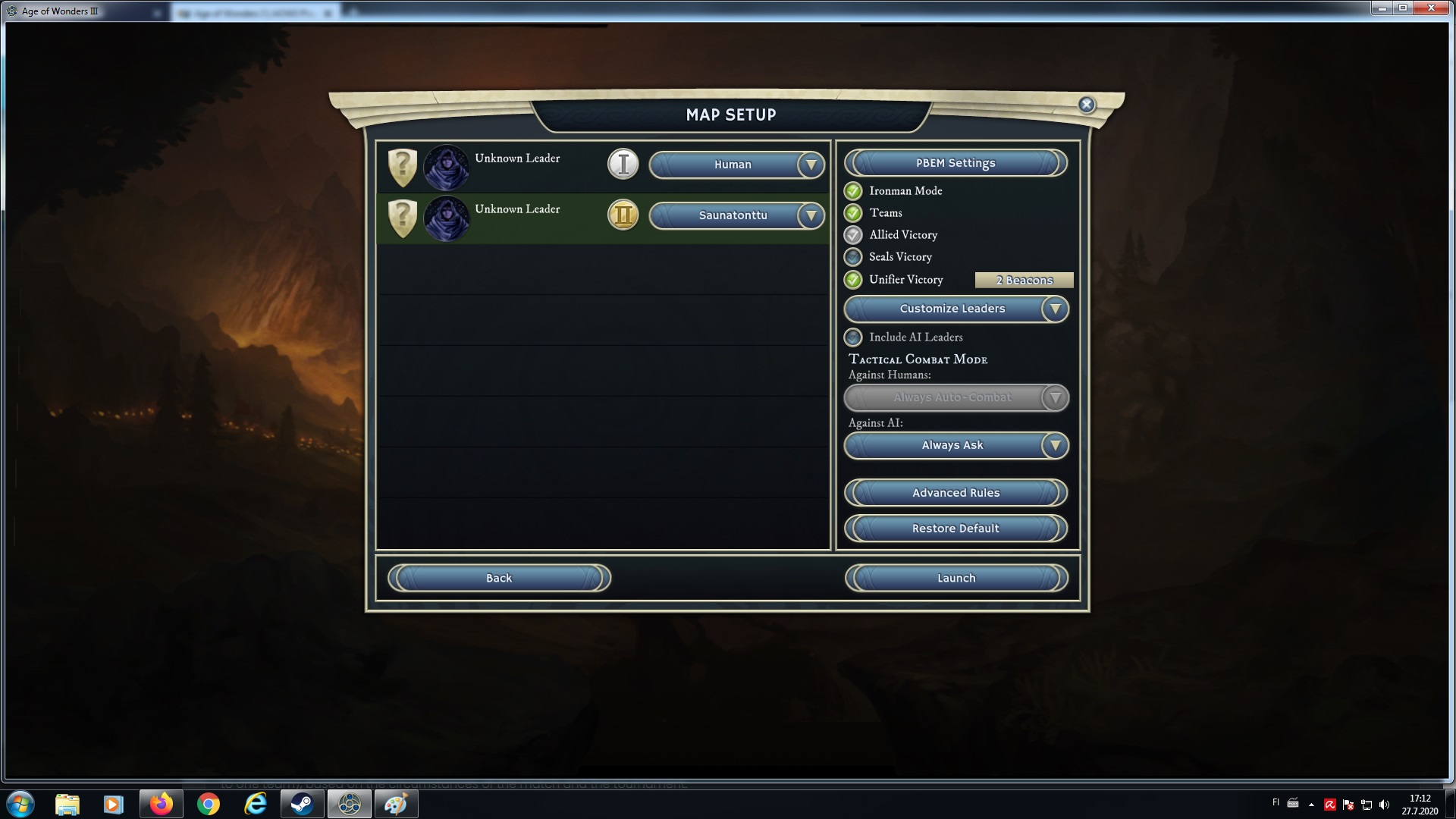Screen dimensions: 1456x819
Task: Open the Human player type dropdown
Action: point(736,165)
